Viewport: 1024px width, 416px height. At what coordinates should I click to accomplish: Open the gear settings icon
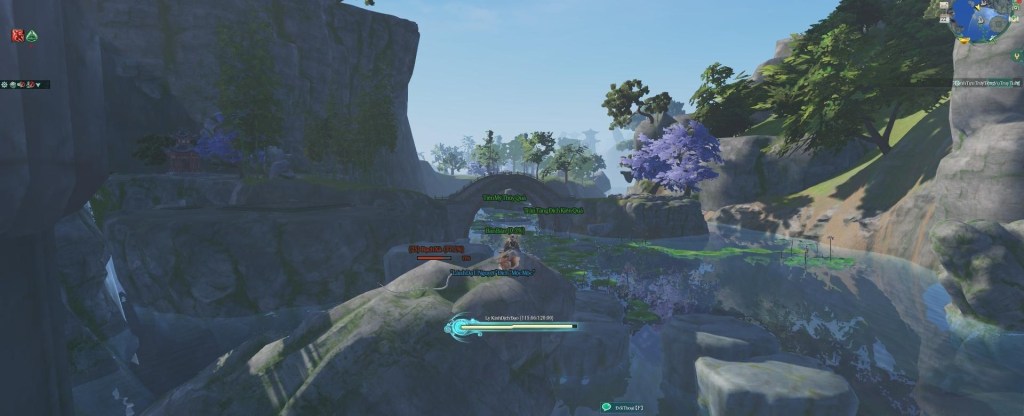[x=6, y=85]
